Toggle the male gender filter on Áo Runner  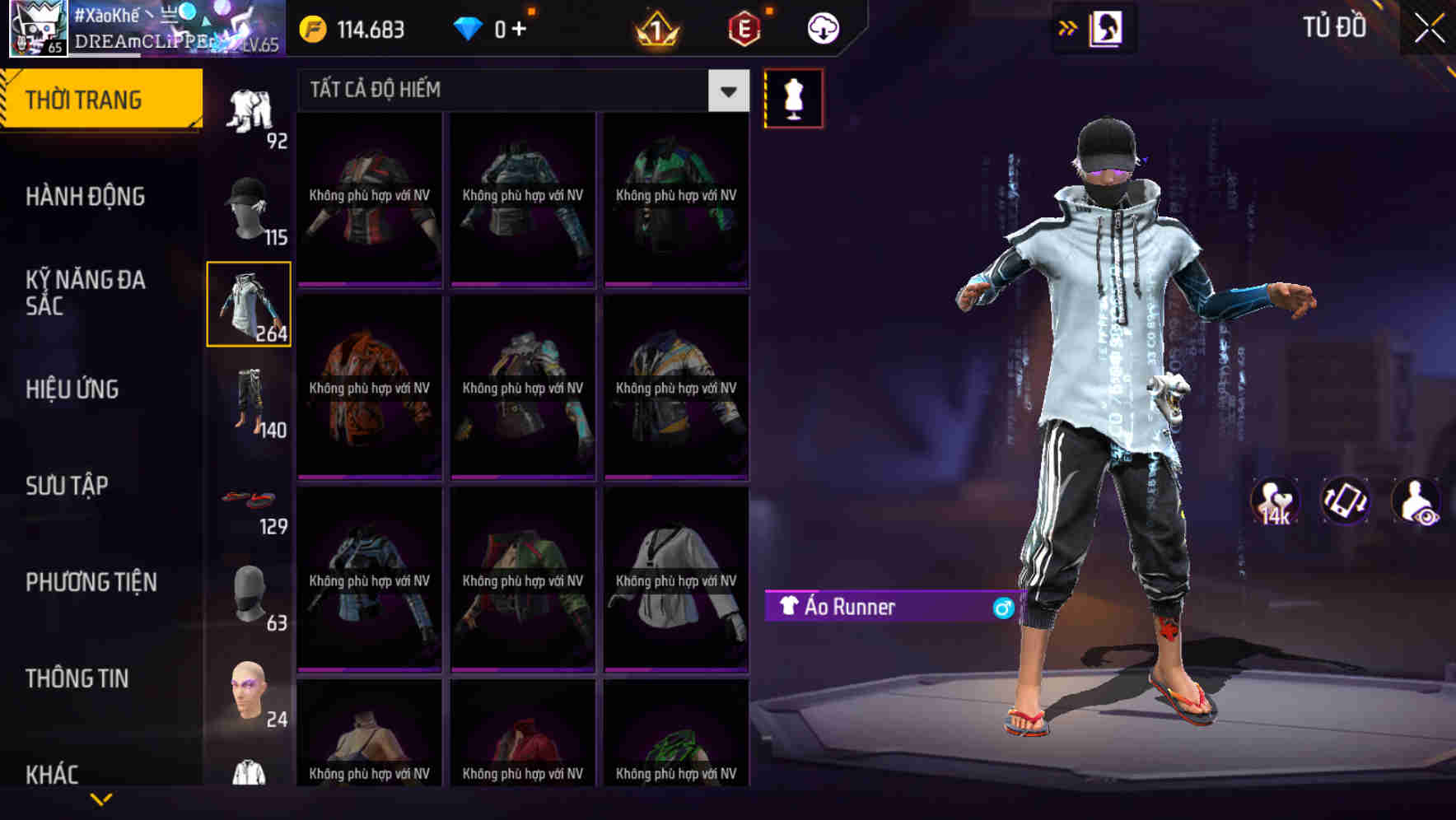pyautogui.click(x=999, y=608)
